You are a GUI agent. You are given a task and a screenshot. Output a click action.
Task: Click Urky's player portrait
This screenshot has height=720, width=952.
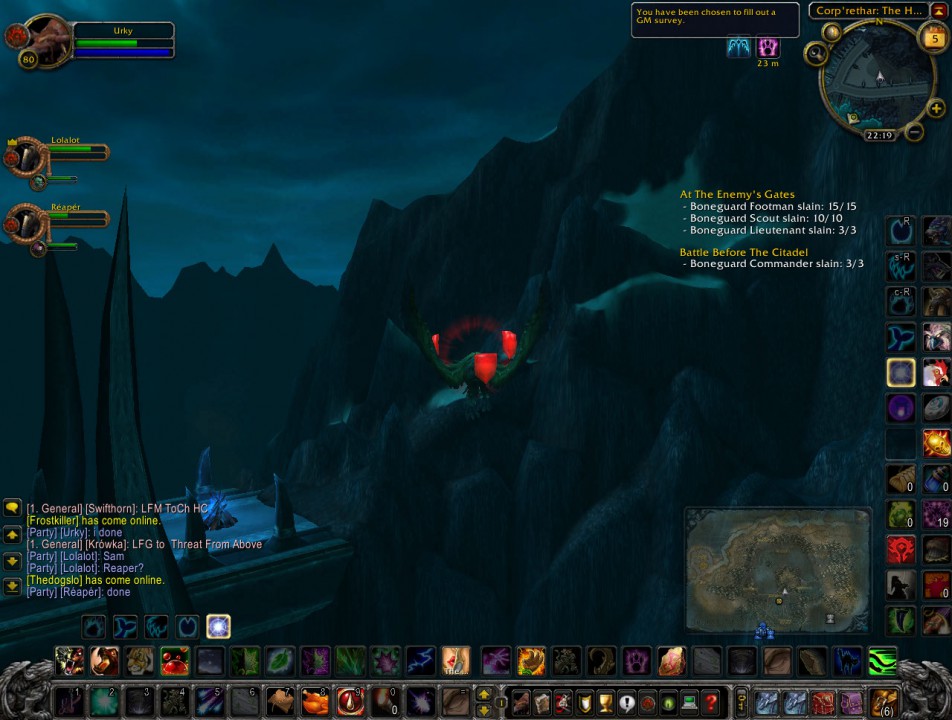(42, 40)
